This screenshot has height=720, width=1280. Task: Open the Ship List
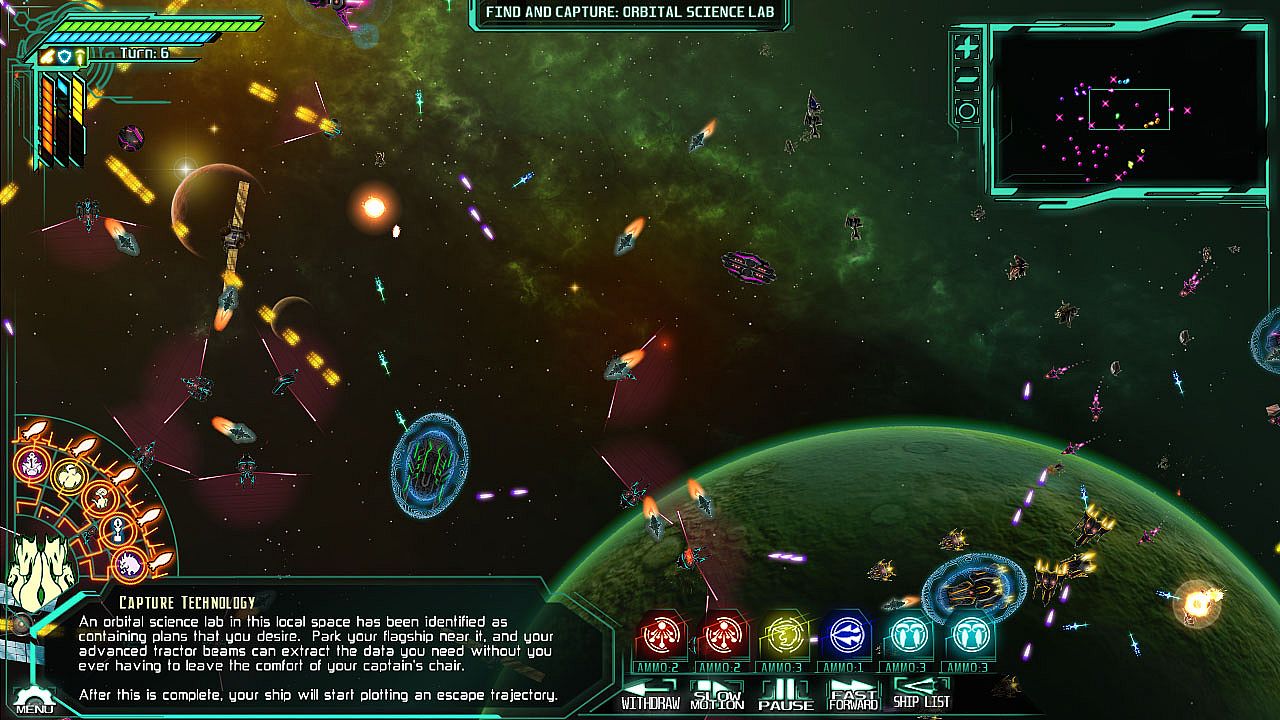pyautogui.click(x=921, y=694)
